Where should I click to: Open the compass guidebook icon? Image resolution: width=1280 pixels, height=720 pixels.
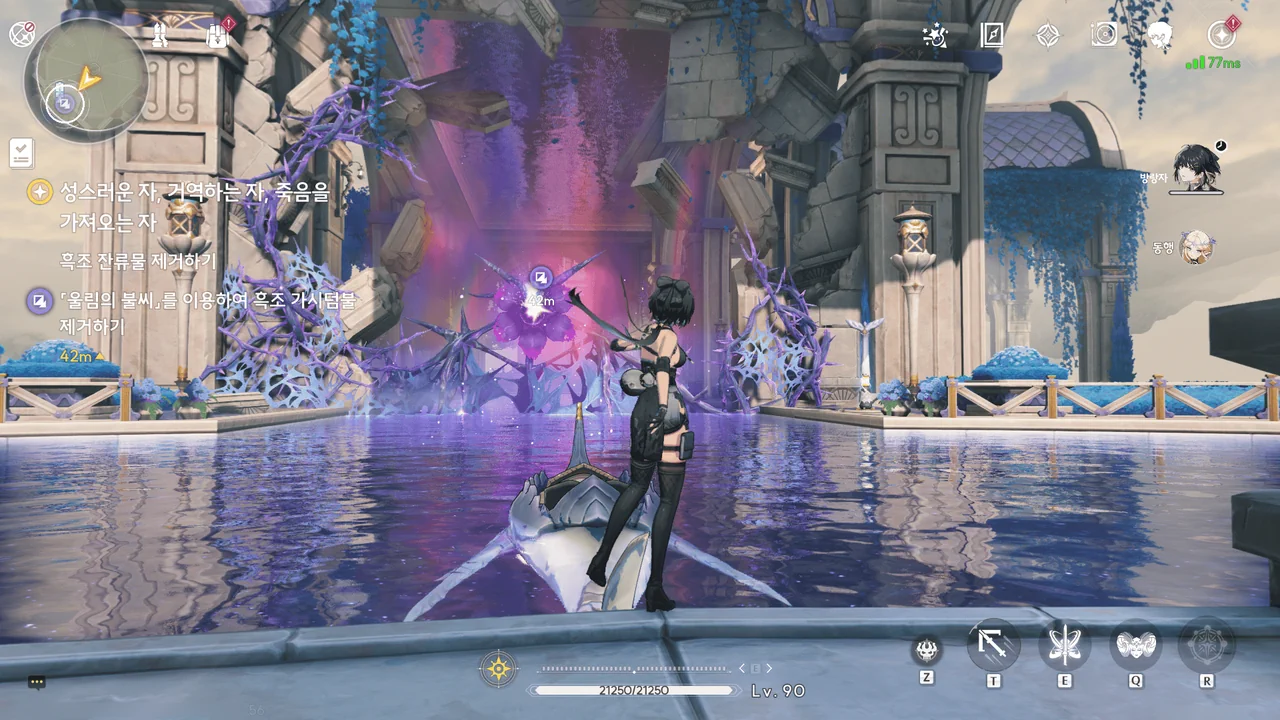[x=991, y=36]
